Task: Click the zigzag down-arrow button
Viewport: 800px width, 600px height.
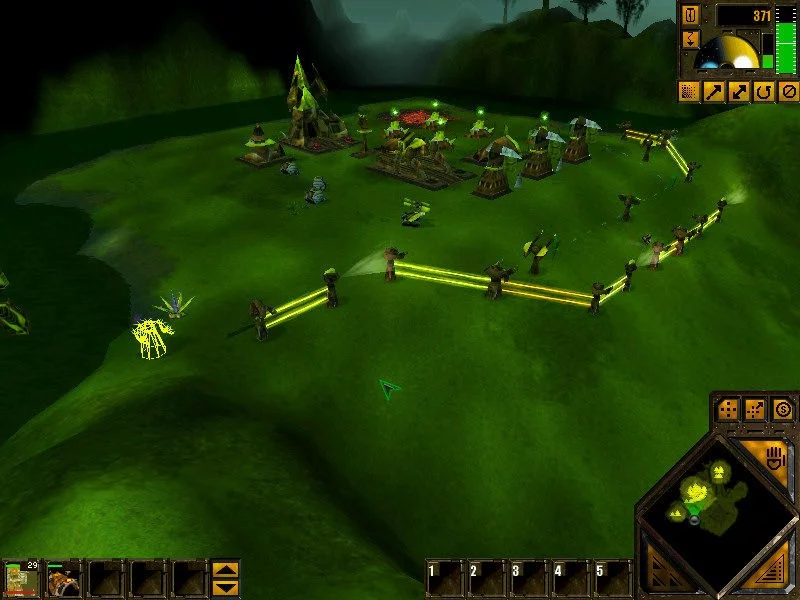Action: tap(691, 39)
